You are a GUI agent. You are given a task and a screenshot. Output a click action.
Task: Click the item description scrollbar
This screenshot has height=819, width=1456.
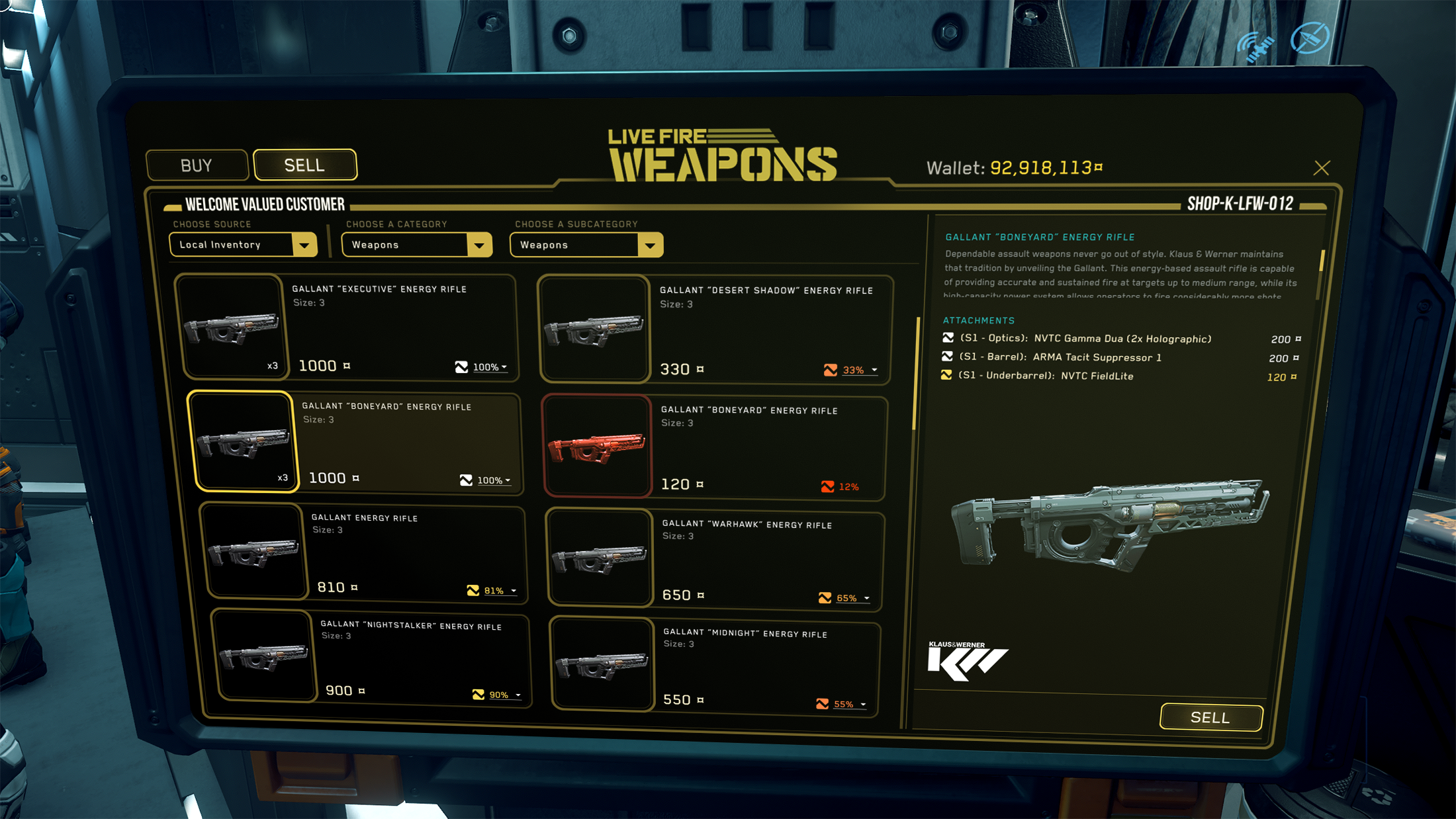(1321, 261)
